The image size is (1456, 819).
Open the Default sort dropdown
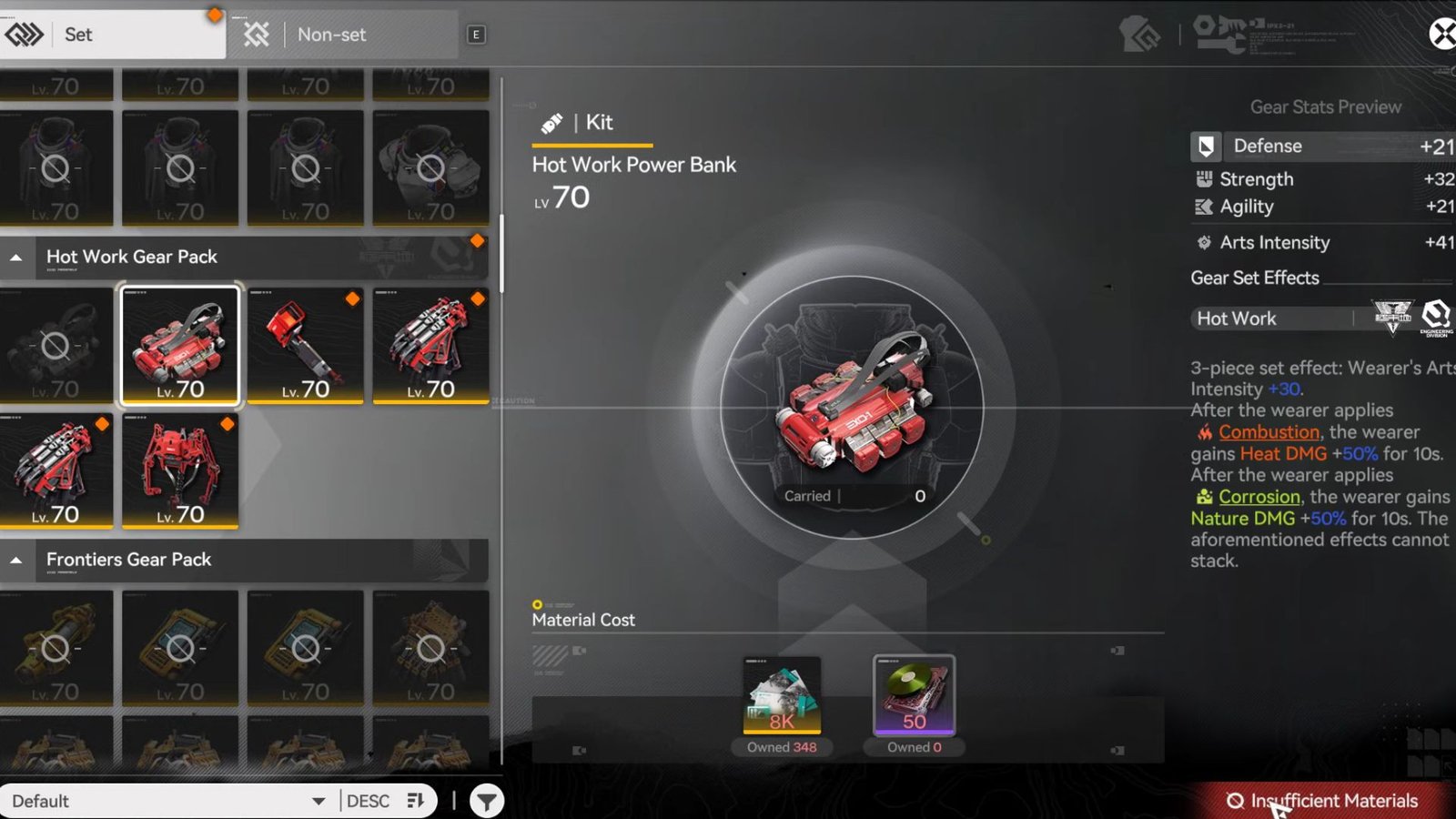pos(168,801)
